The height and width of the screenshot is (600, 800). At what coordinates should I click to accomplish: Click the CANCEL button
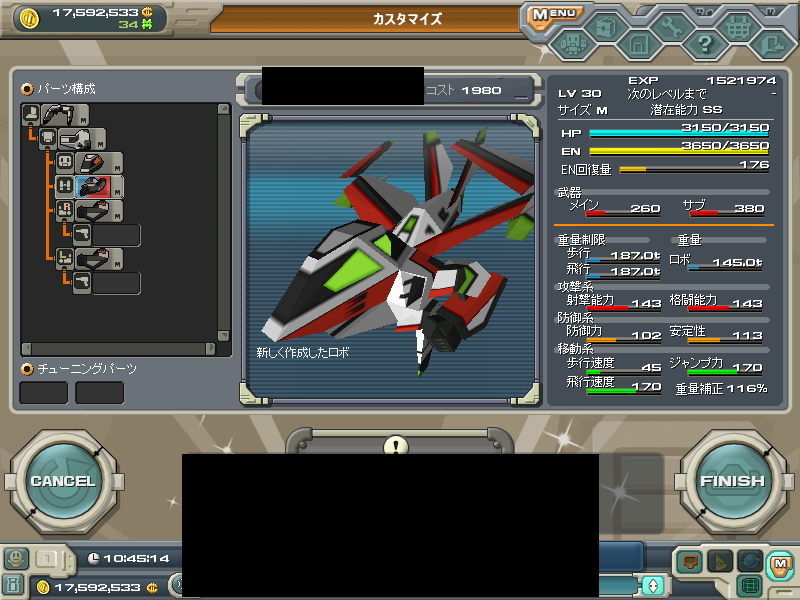[62, 481]
